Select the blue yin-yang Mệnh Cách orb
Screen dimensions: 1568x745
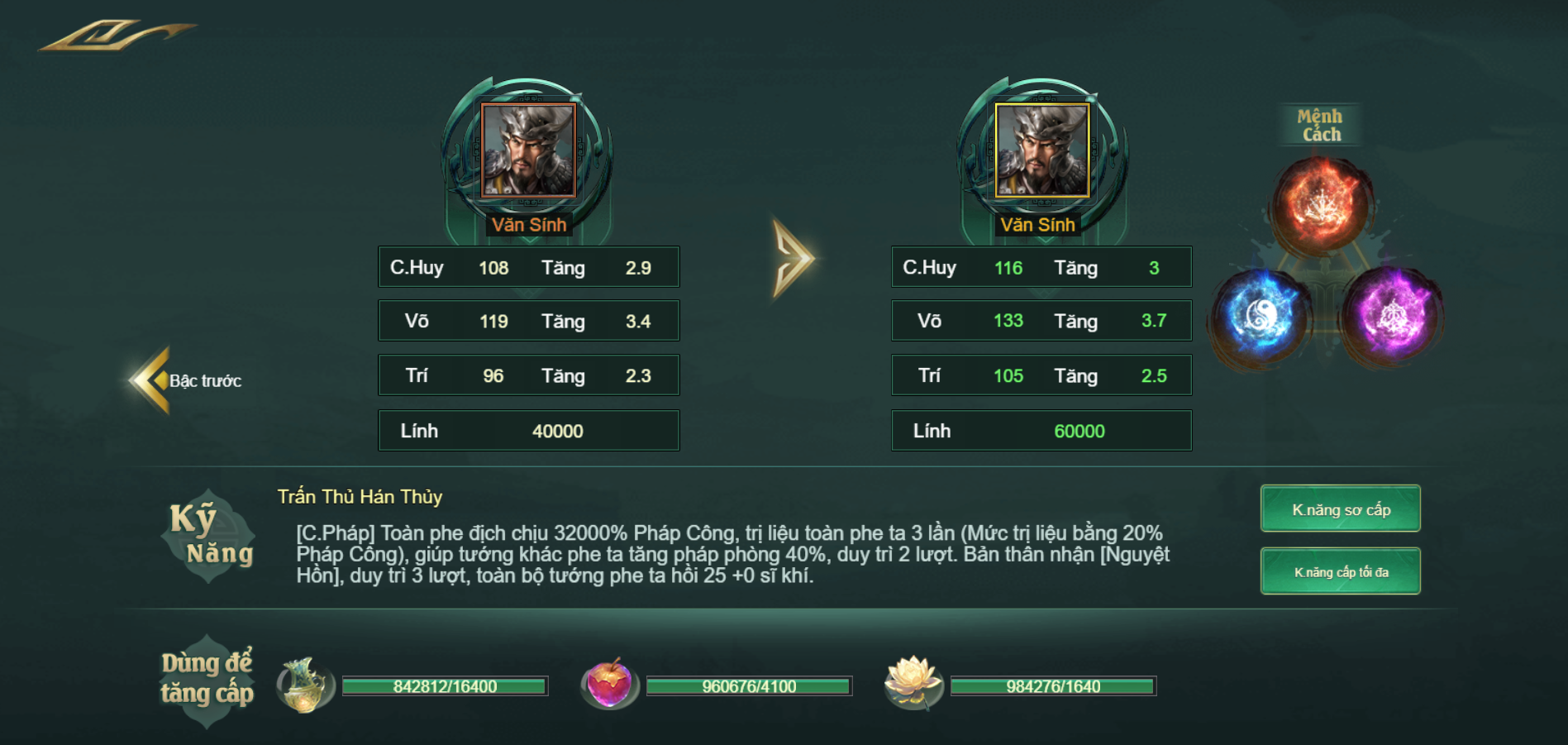(1260, 315)
